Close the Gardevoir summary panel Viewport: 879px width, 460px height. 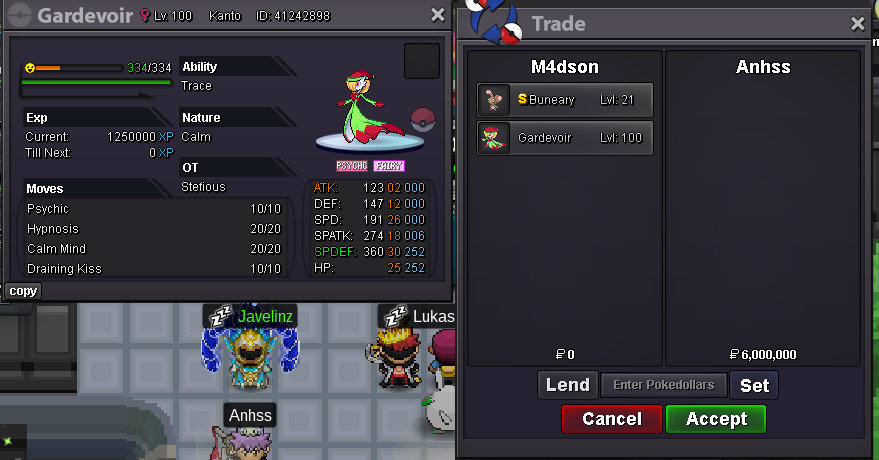(438, 15)
